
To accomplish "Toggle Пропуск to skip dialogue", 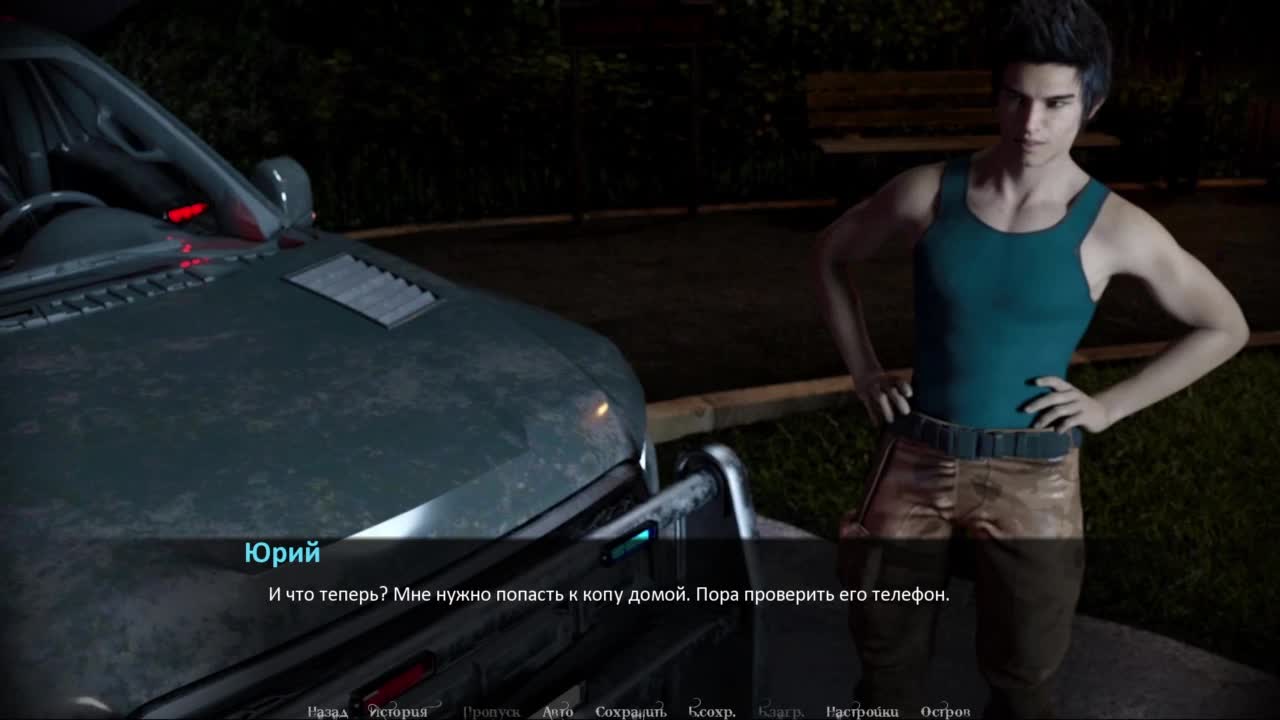I will click(x=491, y=711).
